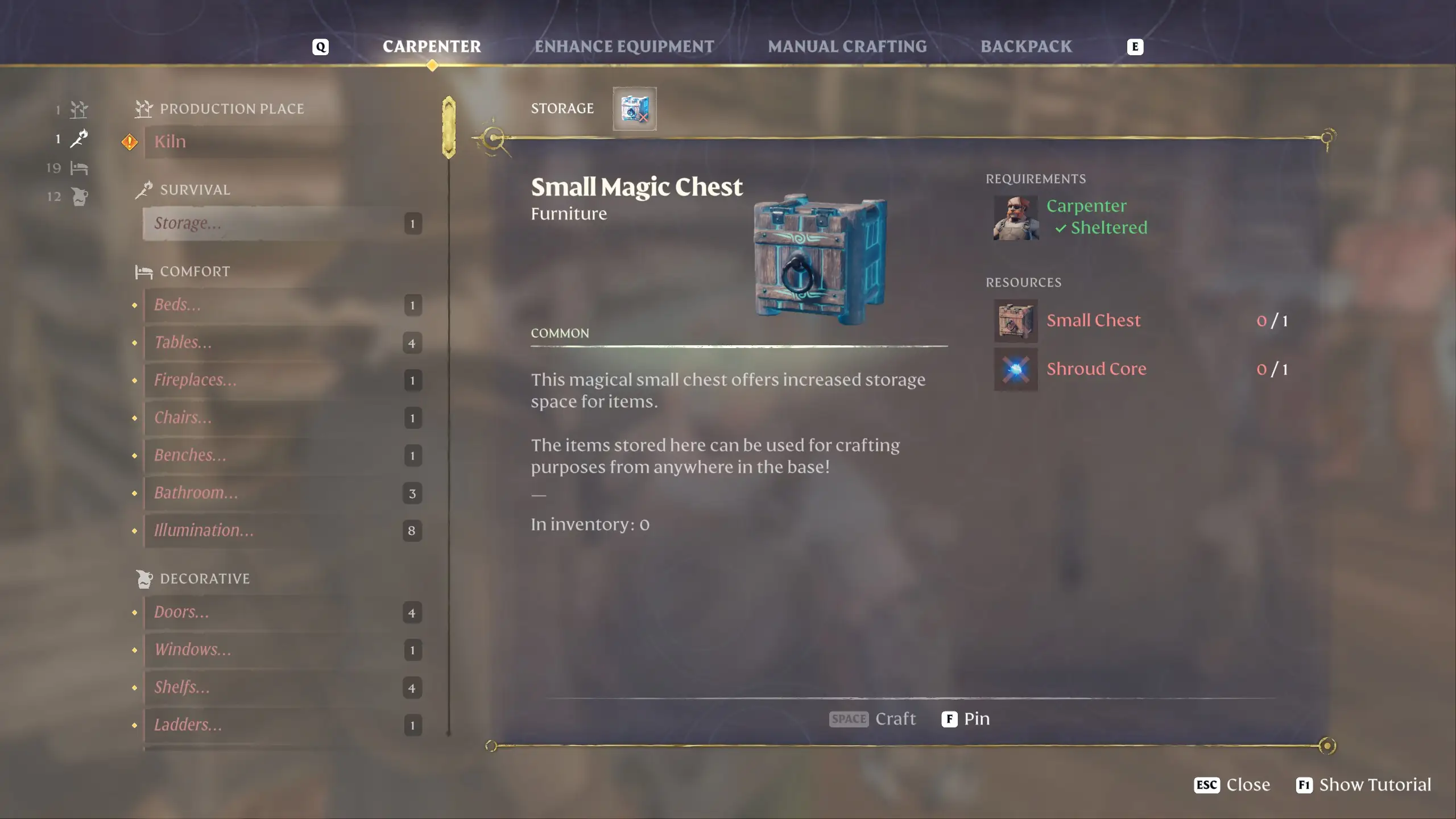Viewport: 1456px width, 819px height.
Task: Show the Chairs recipes
Action: coord(282,418)
